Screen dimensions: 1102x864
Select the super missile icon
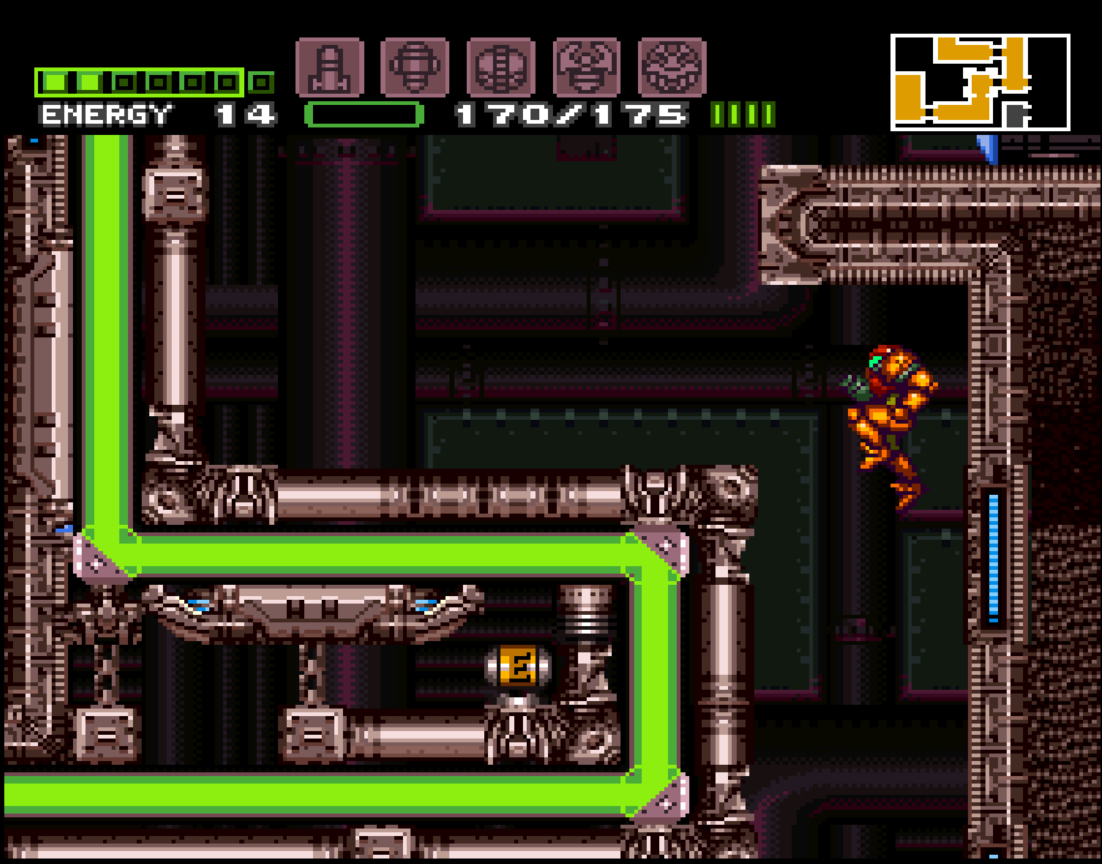pos(415,68)
